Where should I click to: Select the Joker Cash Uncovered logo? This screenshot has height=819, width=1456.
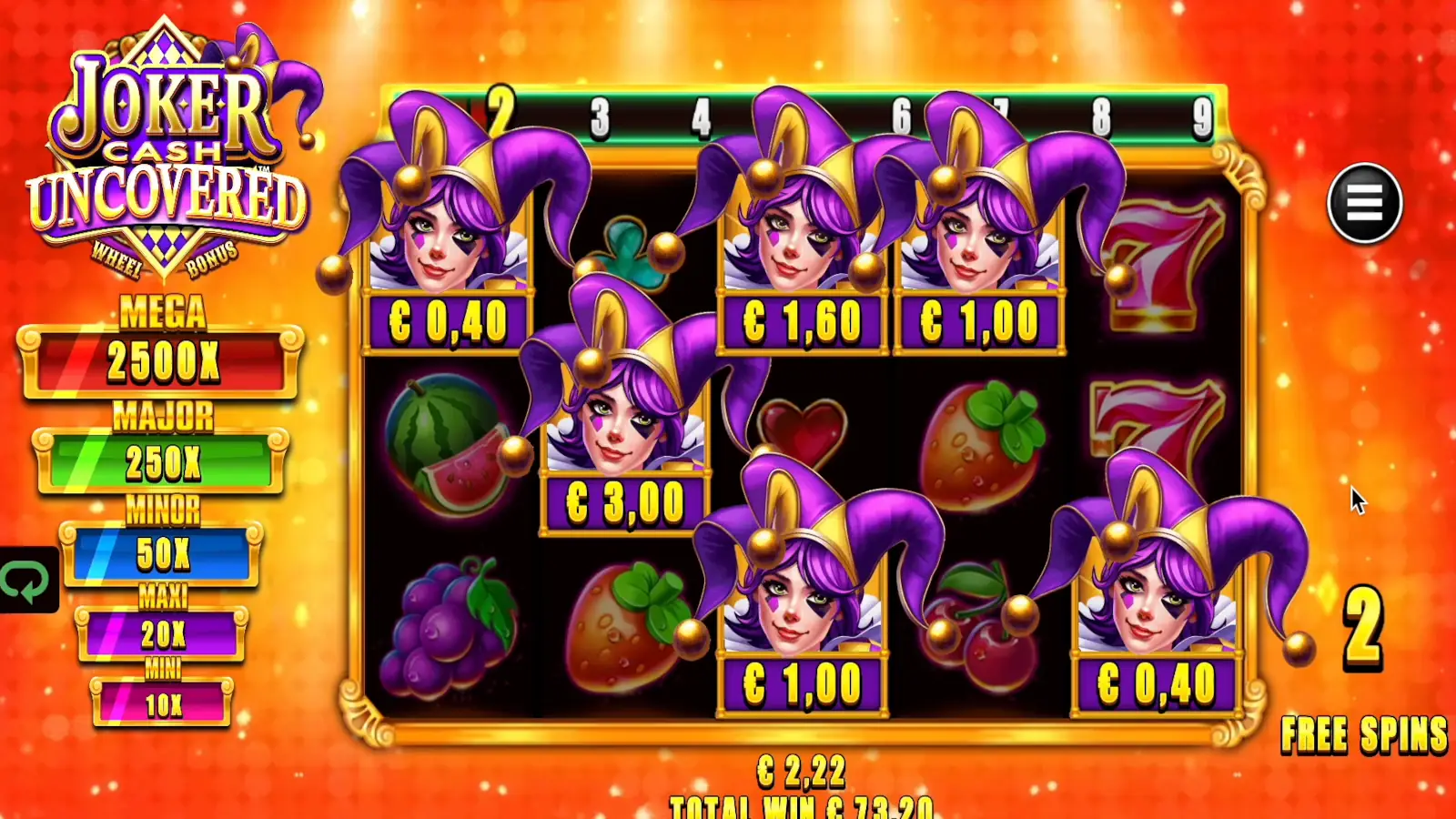coord(168,141)
